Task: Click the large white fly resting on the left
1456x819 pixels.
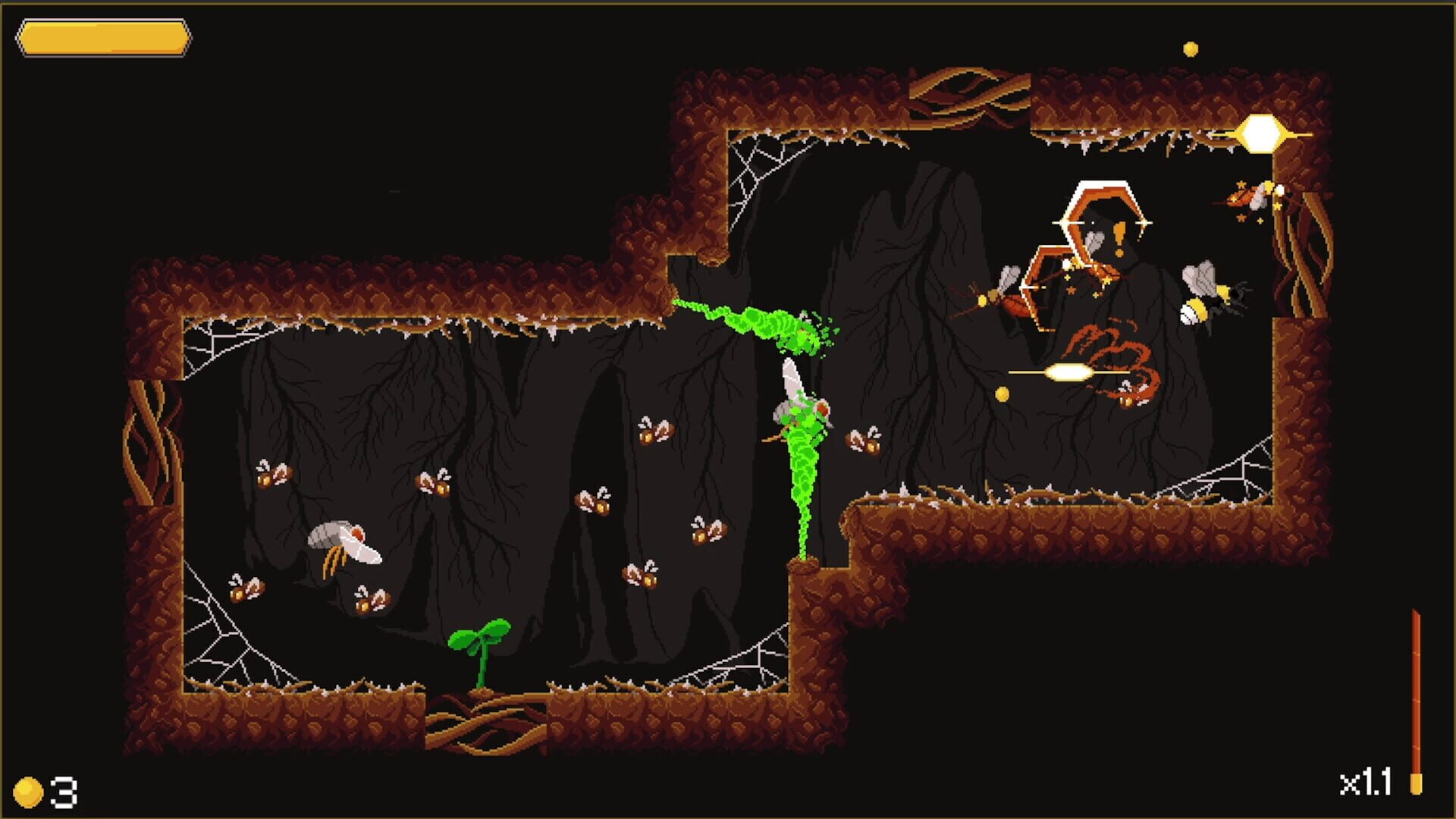Action: click(x=345, y=542)
